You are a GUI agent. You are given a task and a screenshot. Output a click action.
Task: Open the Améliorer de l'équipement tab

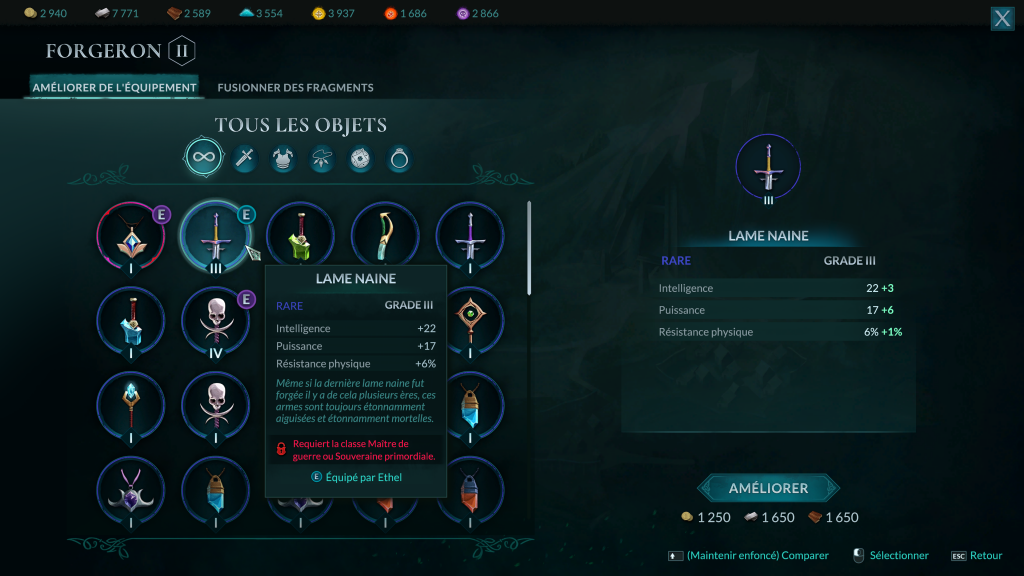point(114,88)
